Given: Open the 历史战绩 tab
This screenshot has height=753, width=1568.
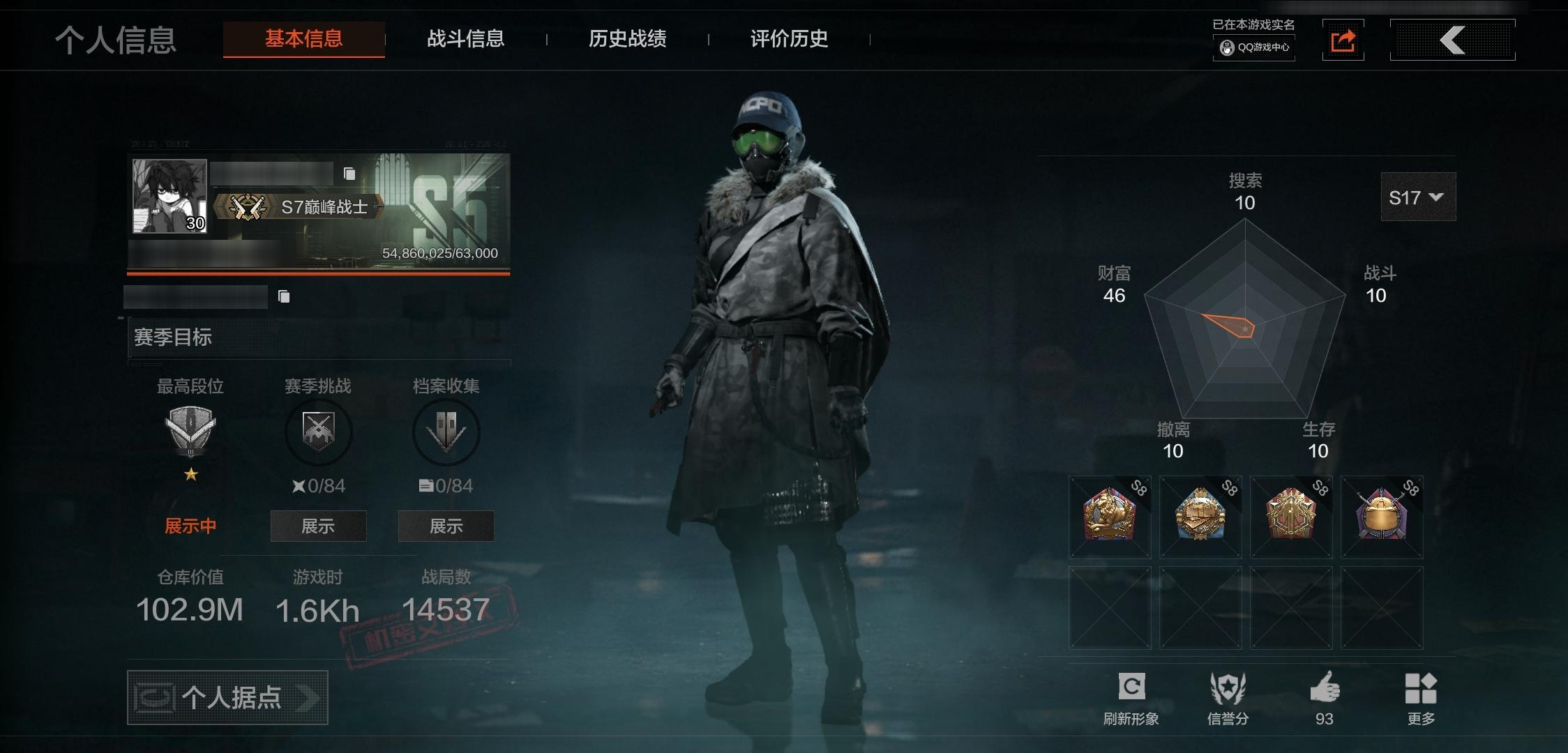Looking at the screenshot, I should (x=626, y=40).
